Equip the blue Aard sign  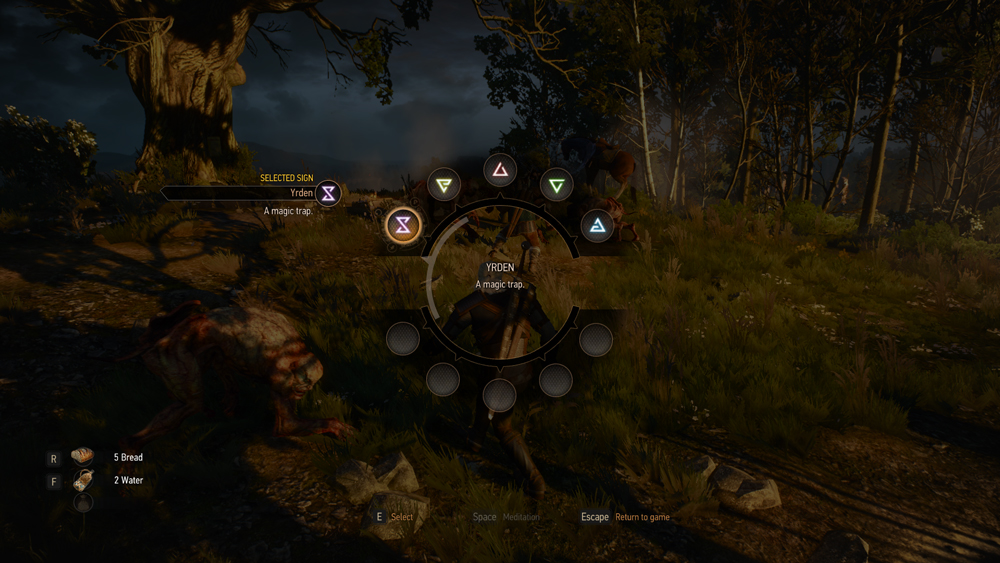click(597, 225)
